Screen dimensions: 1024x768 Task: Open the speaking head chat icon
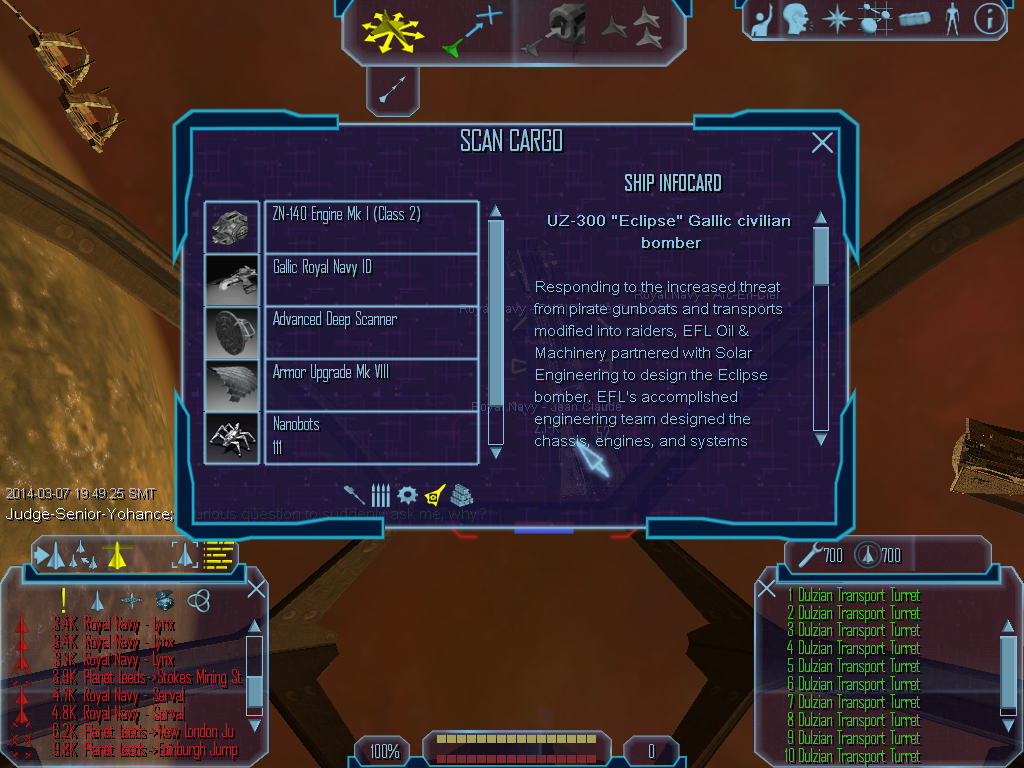pos(797,19)
